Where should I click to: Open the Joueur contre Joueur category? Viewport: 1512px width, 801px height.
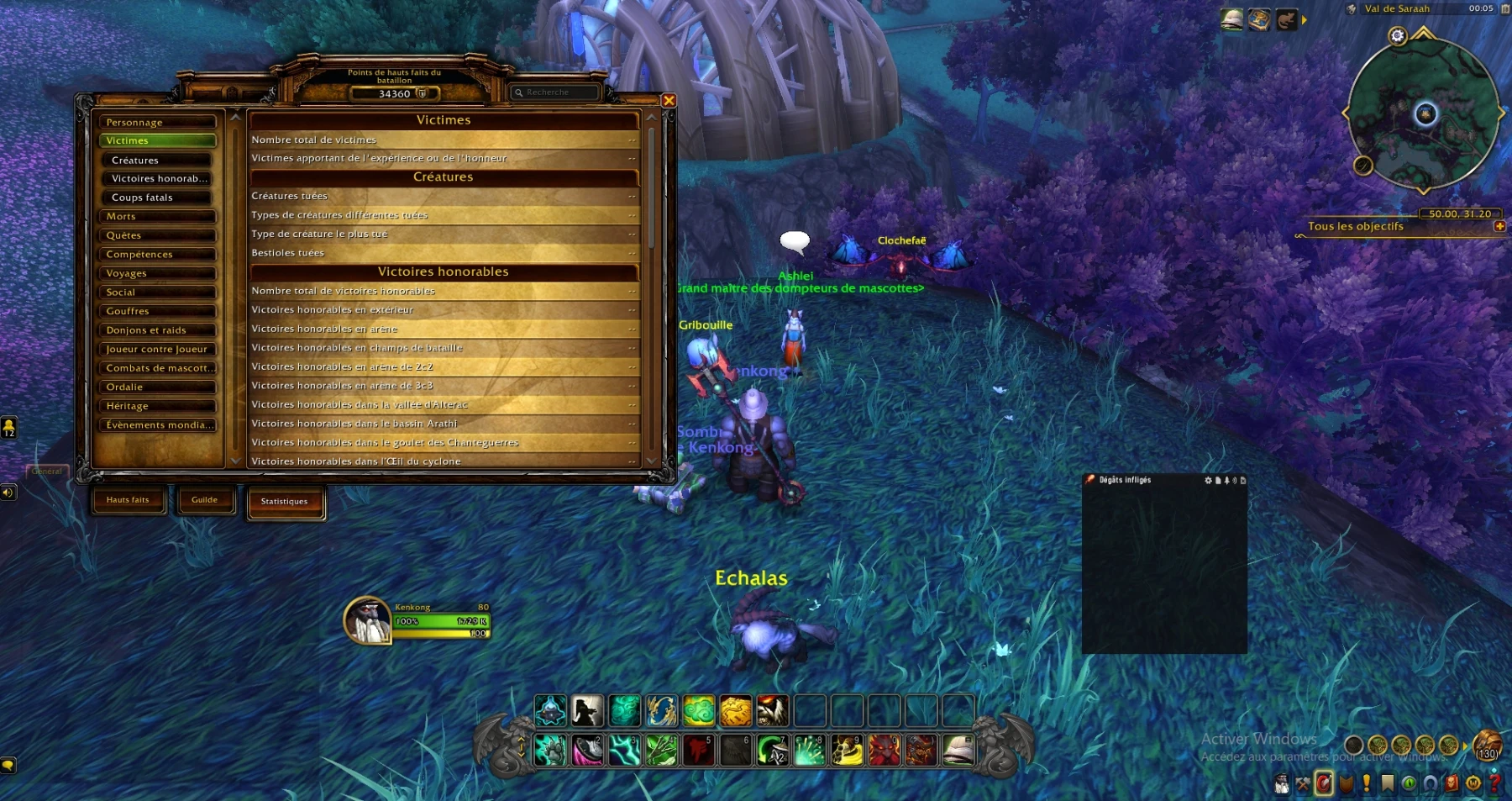[x=157, y=350]
